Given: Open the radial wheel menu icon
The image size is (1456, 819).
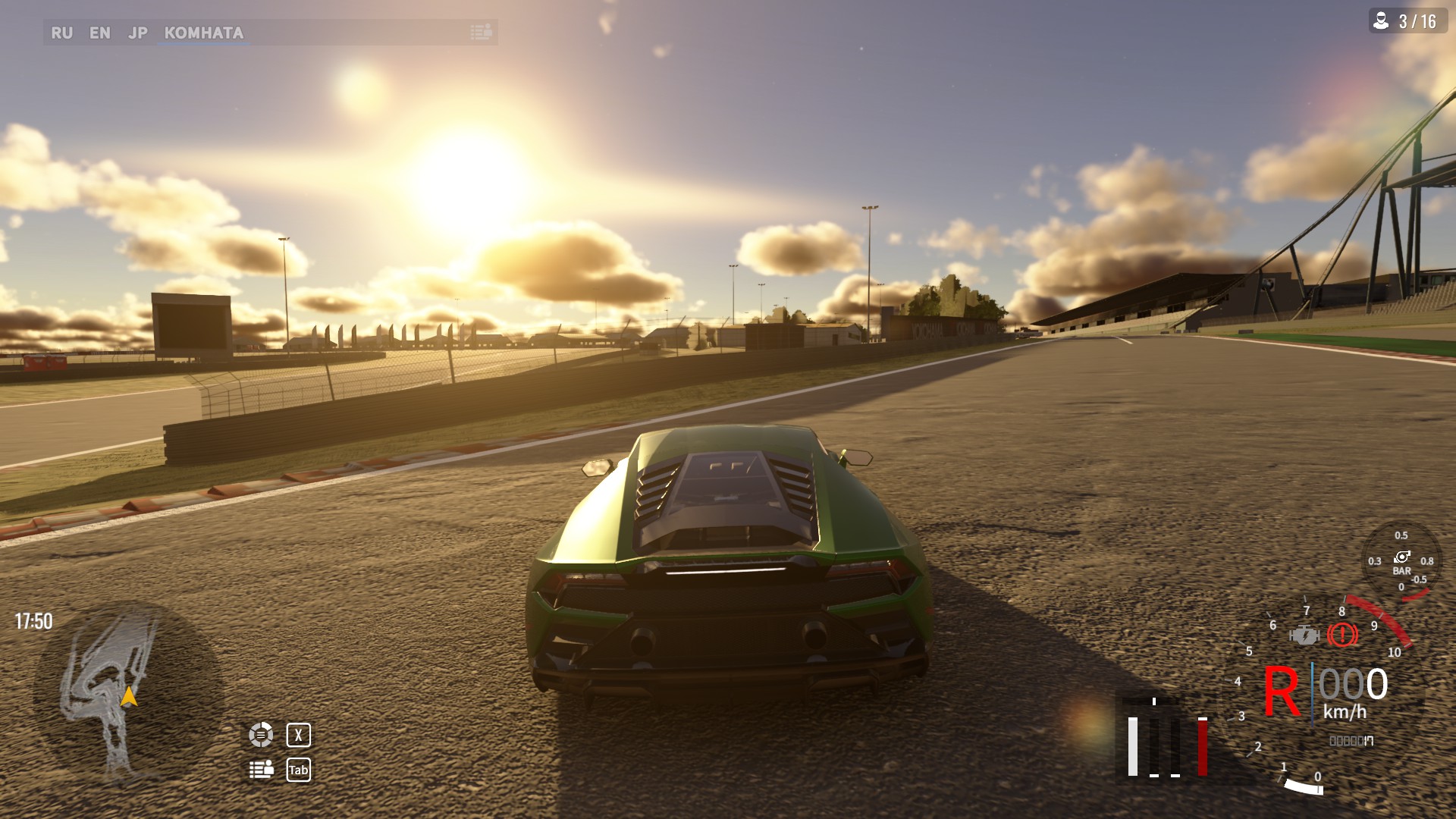Looking at the screenshot, I should click(x=261, y=734).
